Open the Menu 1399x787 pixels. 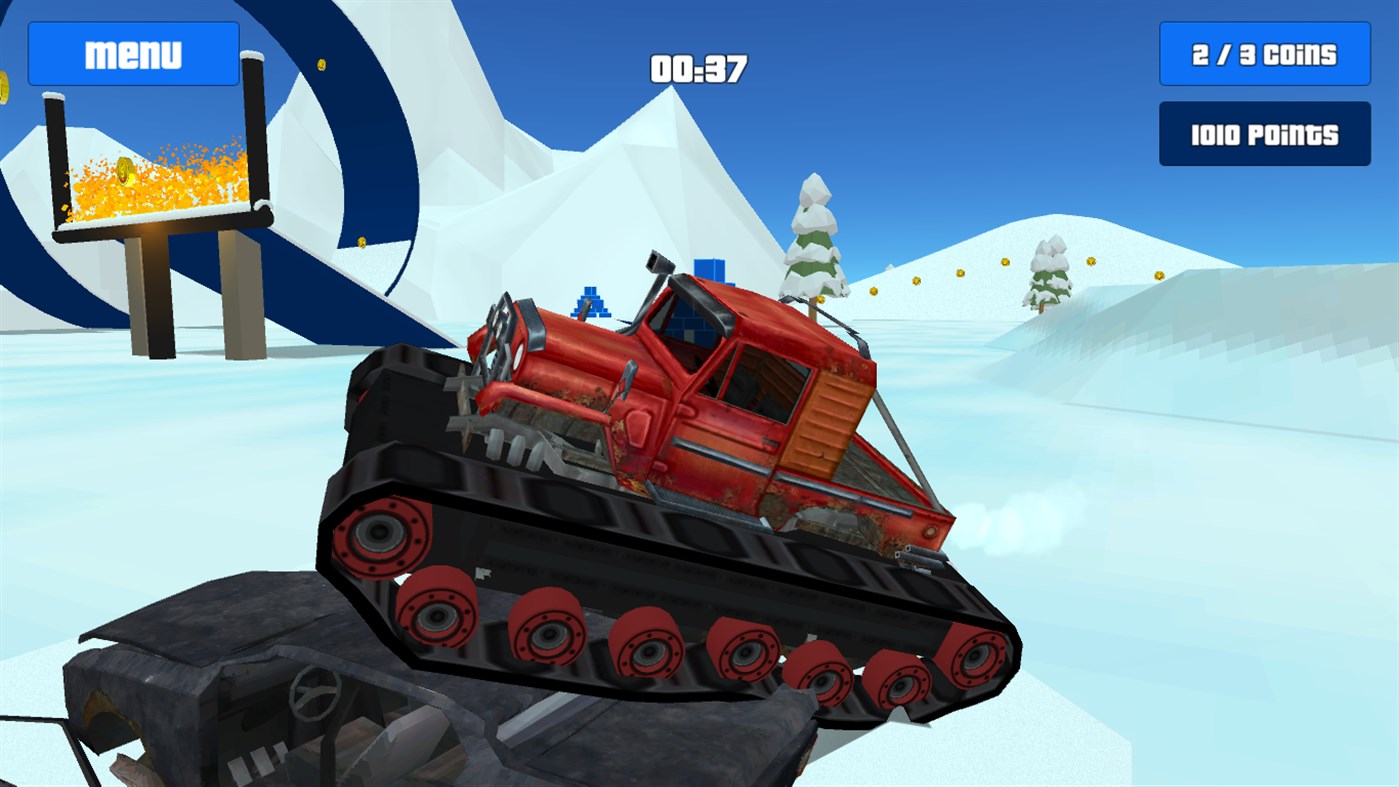132,52
